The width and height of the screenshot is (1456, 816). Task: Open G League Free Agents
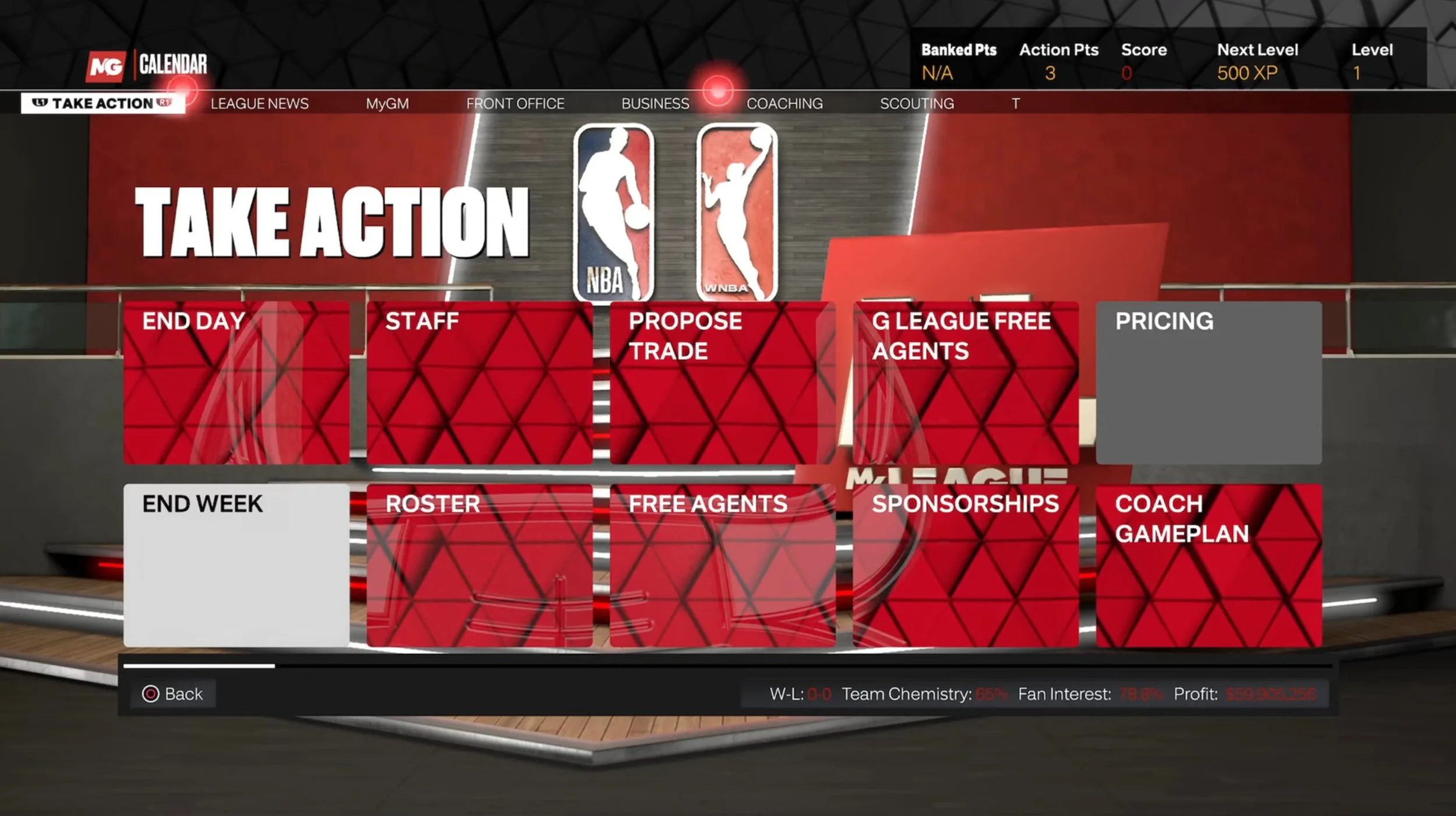click(966, 383)
